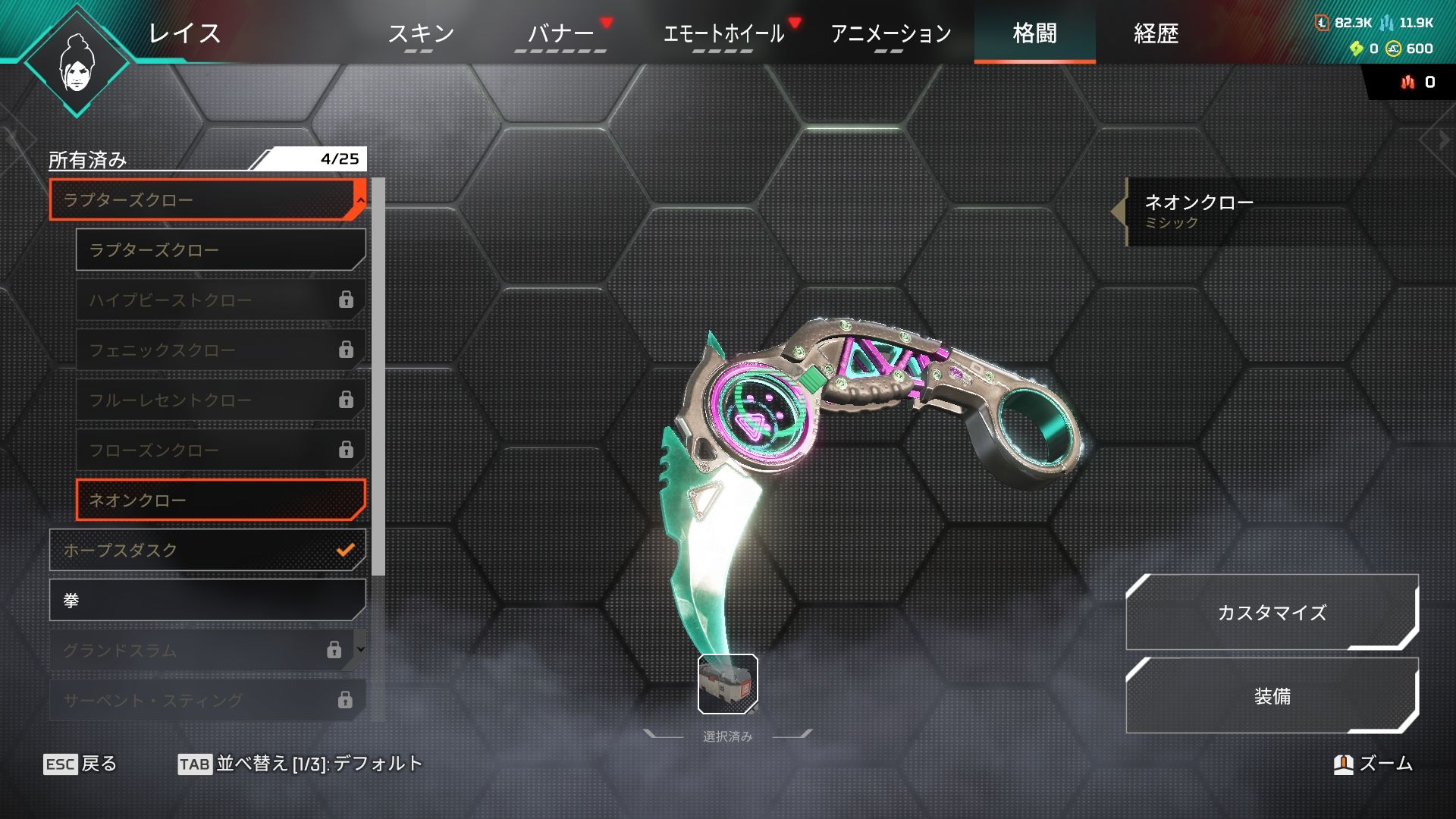Screen dimensions: 1456x819
Task: Equip the heirloom with 装備 button
Action: 1272,696
